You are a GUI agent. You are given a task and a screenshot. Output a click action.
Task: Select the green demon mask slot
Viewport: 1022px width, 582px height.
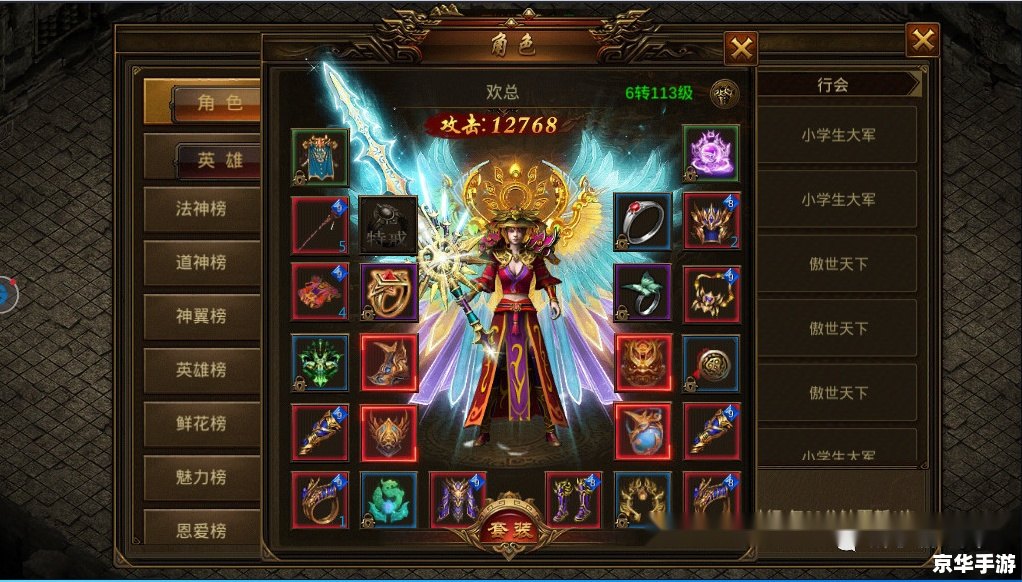[320, 362]
